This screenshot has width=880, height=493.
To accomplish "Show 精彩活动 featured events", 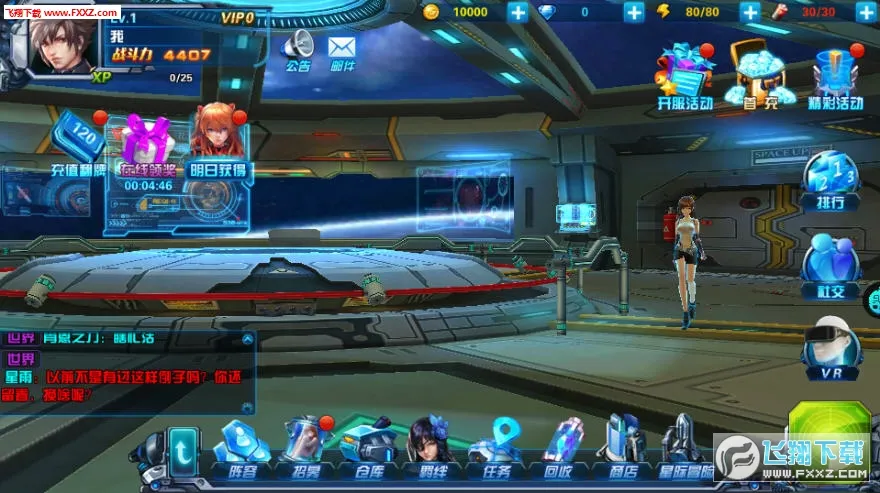I will coord(836,73).
